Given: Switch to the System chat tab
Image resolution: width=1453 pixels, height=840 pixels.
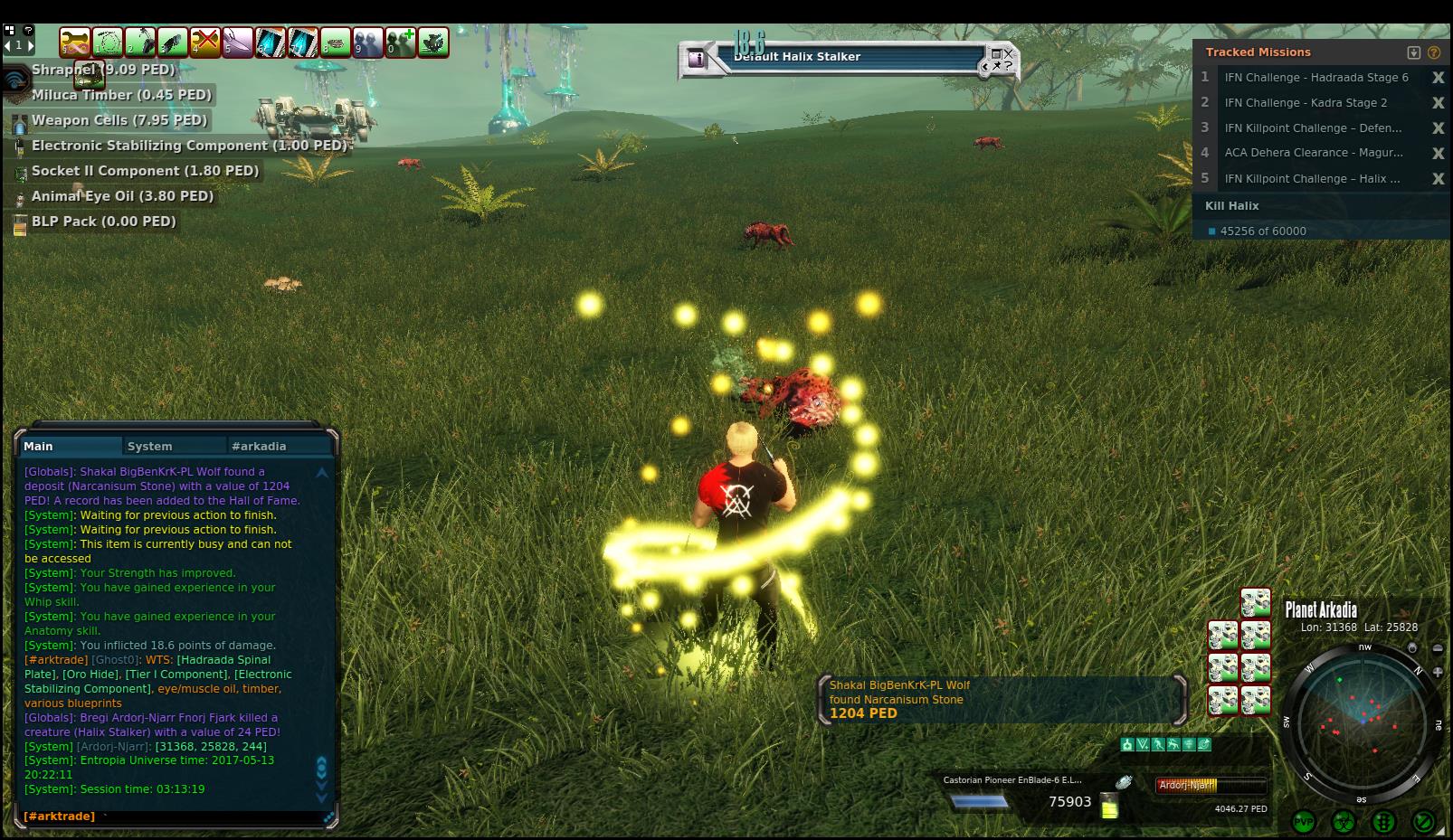Looking at the screenshot, I should pyautogui.click(x=150, y=446).
